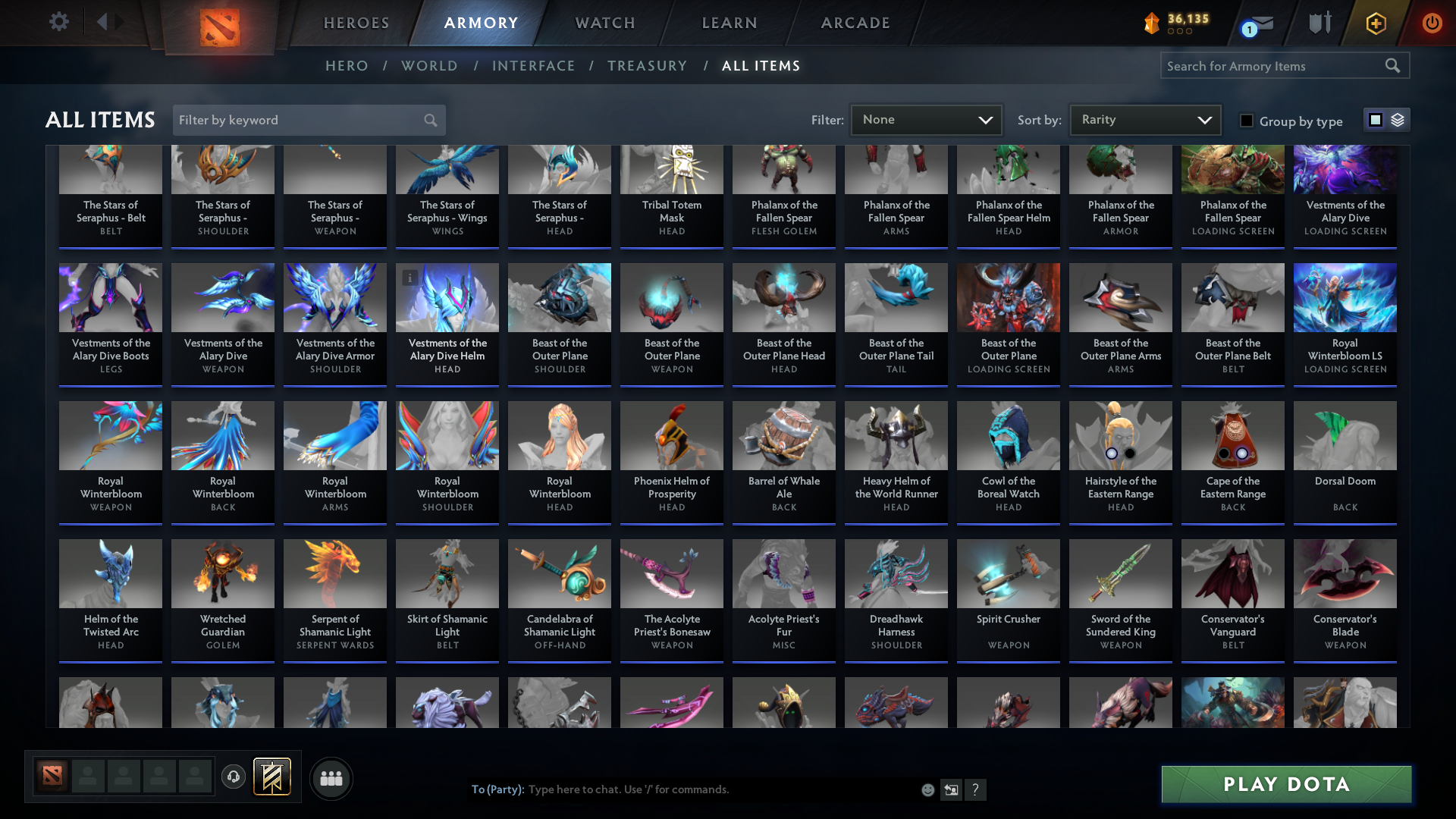Image resolution: width=1456 pixels, height=819 pixels.
Task: Click the guild banner icon near party slots
Action: coord(273,777)
